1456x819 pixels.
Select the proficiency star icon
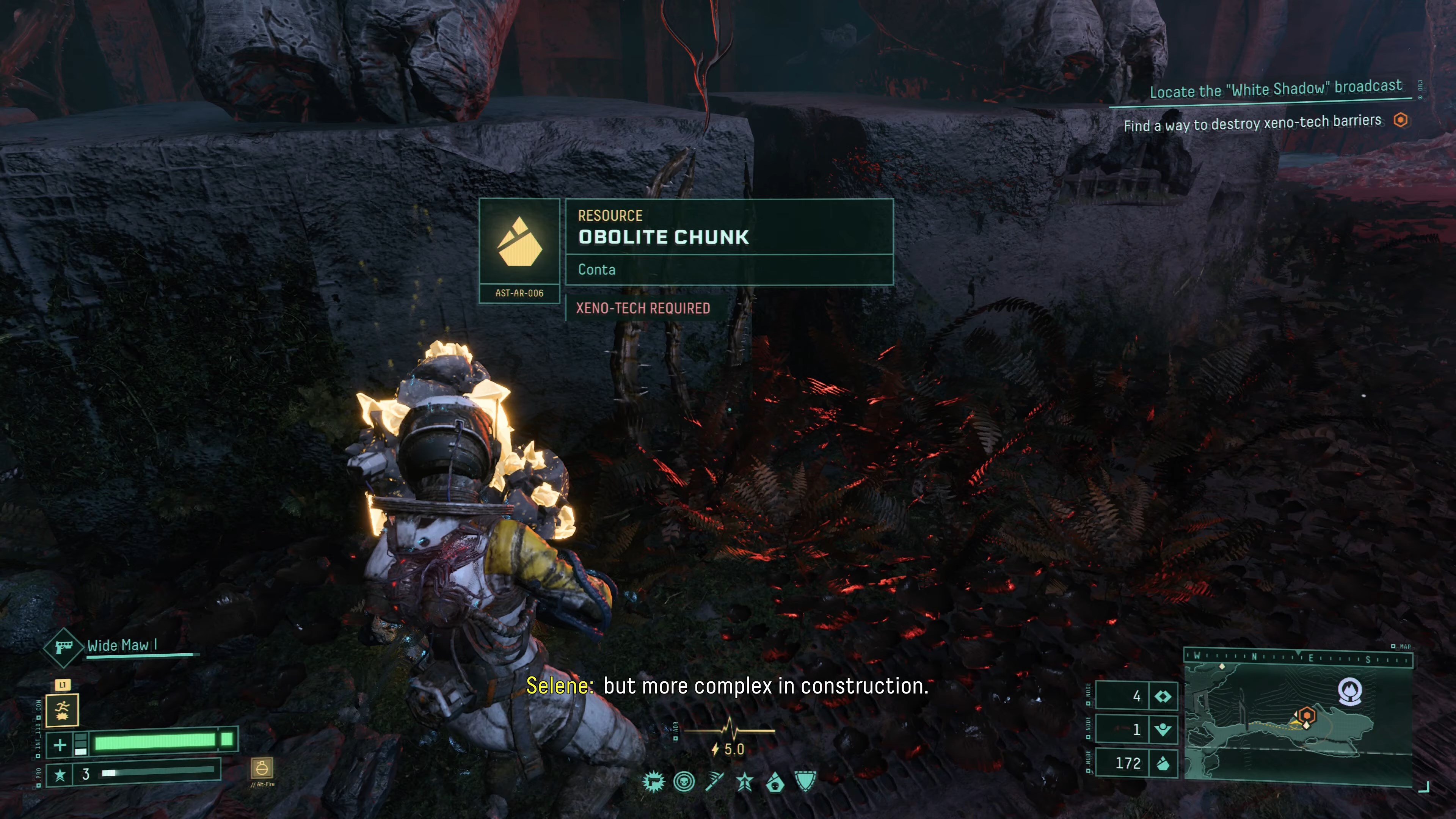[60, 774]
